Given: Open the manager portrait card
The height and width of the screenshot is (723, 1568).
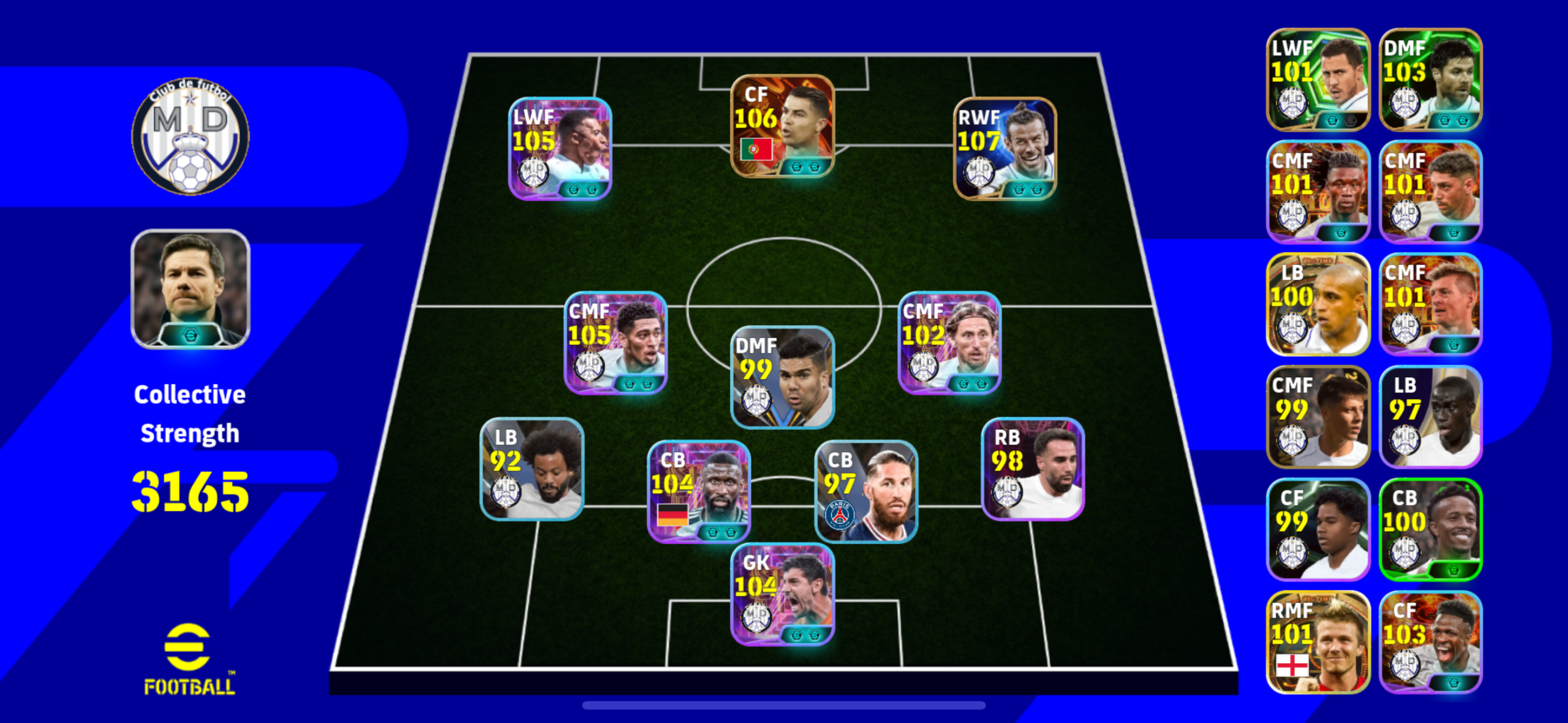Looking at the screenshot, I should 190,289.
